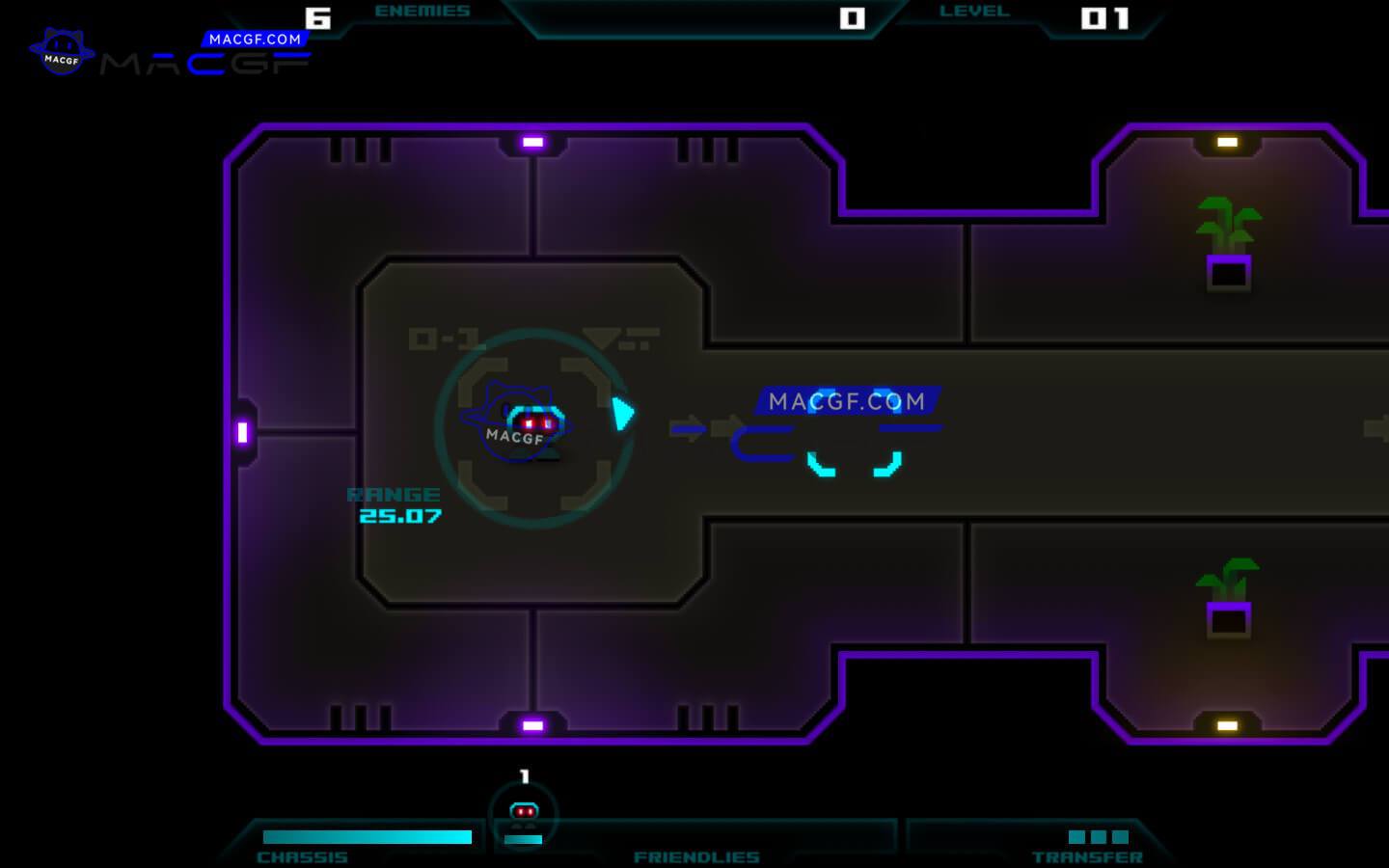Click the cyan Chassis health bar
Image resolution: width=1389 pixels, height=868 pixels.
pyautogui.click(x=367, y=836)
